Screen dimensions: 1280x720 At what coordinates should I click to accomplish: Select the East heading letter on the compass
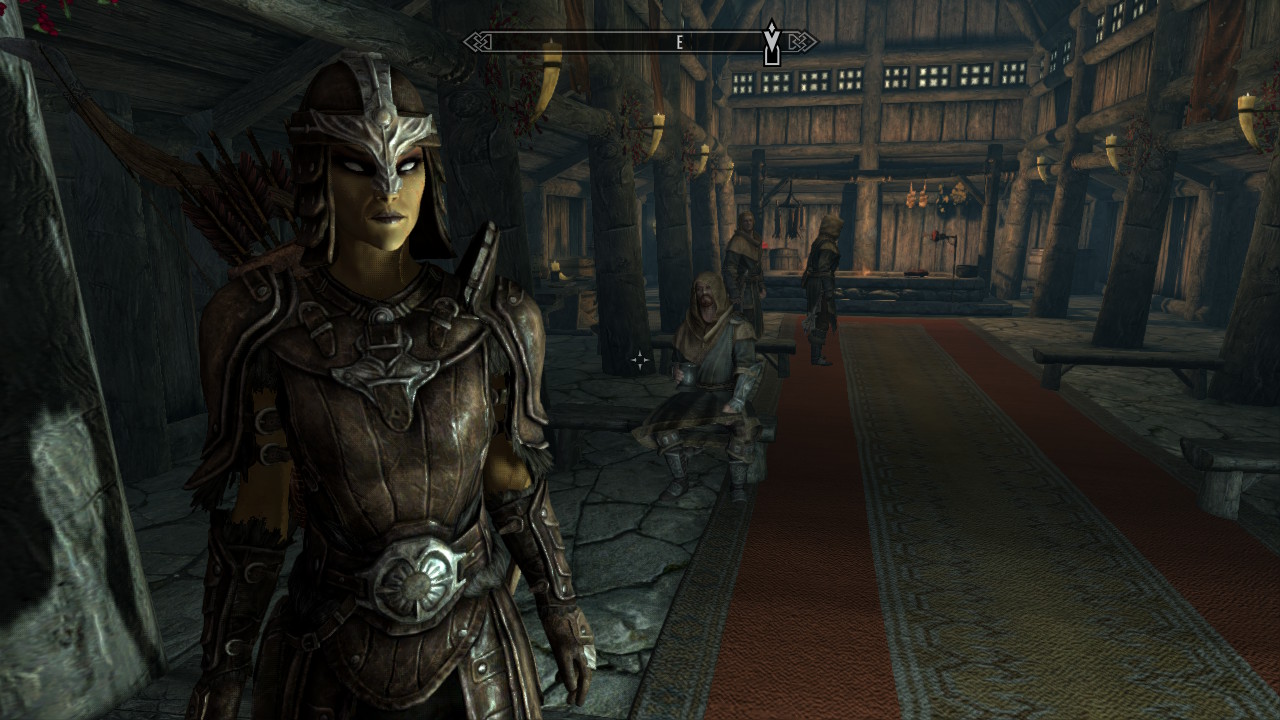pos(680,42)
